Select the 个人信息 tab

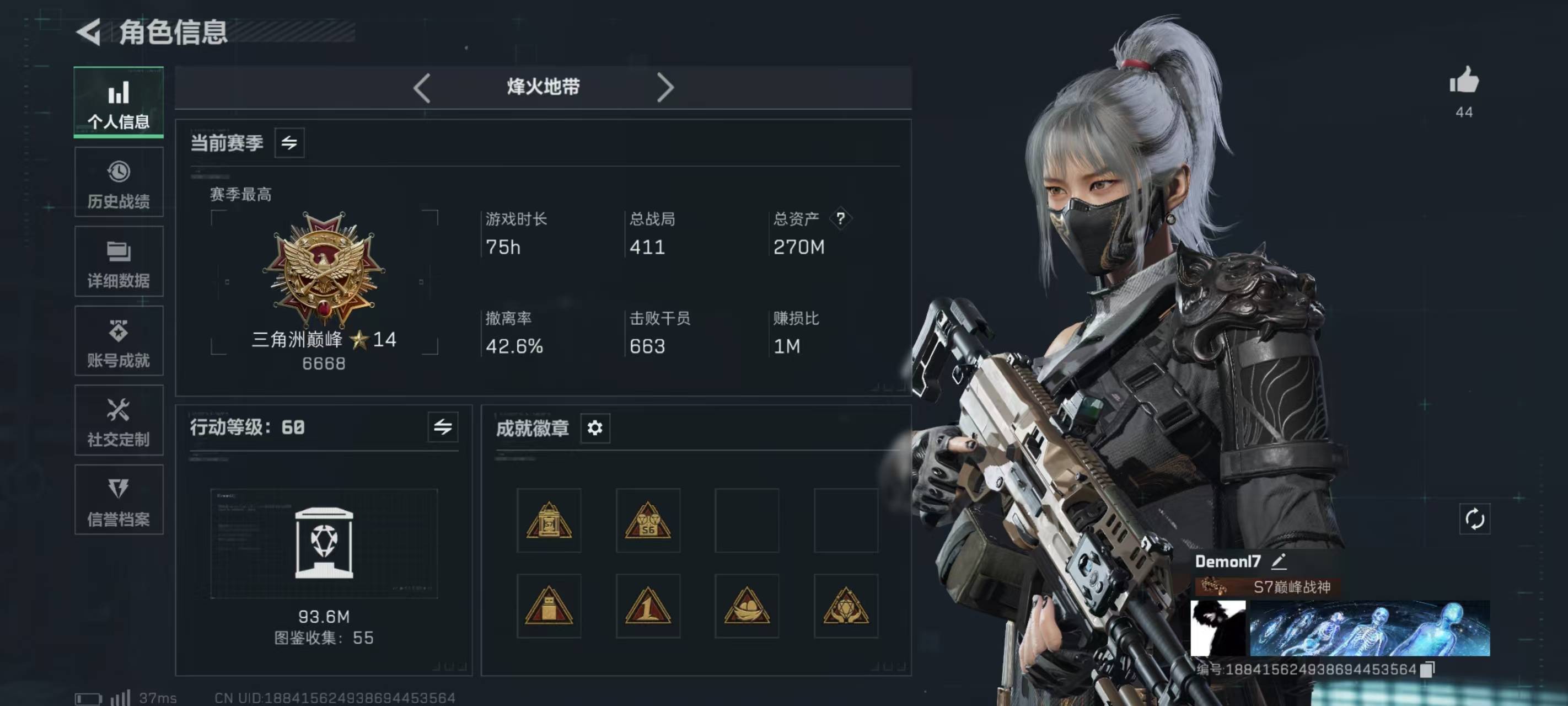point(119,103)
